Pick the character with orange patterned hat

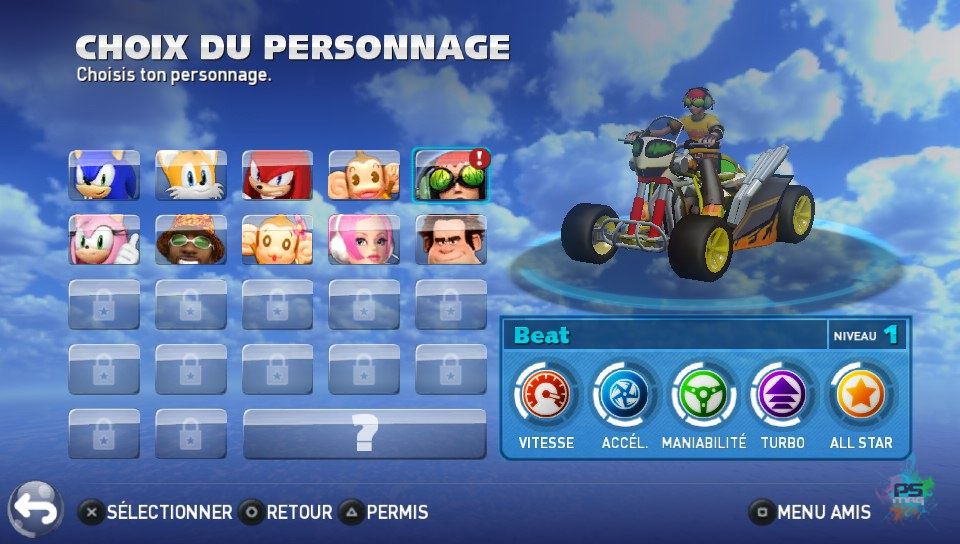[x=191, y=240]
